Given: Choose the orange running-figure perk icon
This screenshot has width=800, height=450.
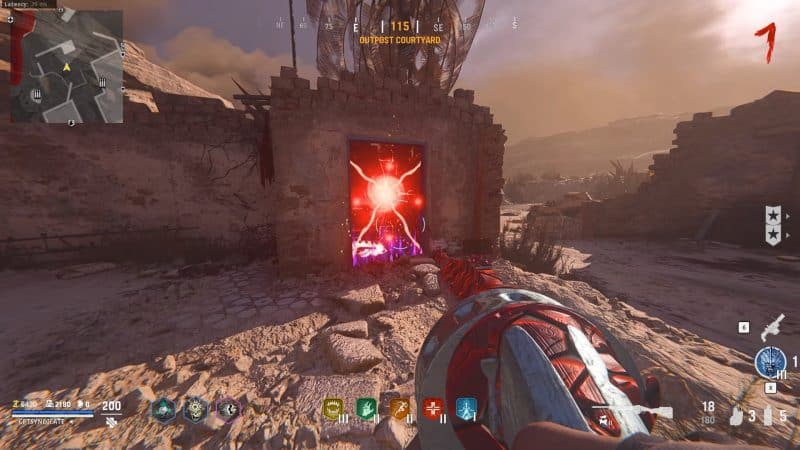Looking at the screenshot, I should pyautogui.click(x=400, y=408).
